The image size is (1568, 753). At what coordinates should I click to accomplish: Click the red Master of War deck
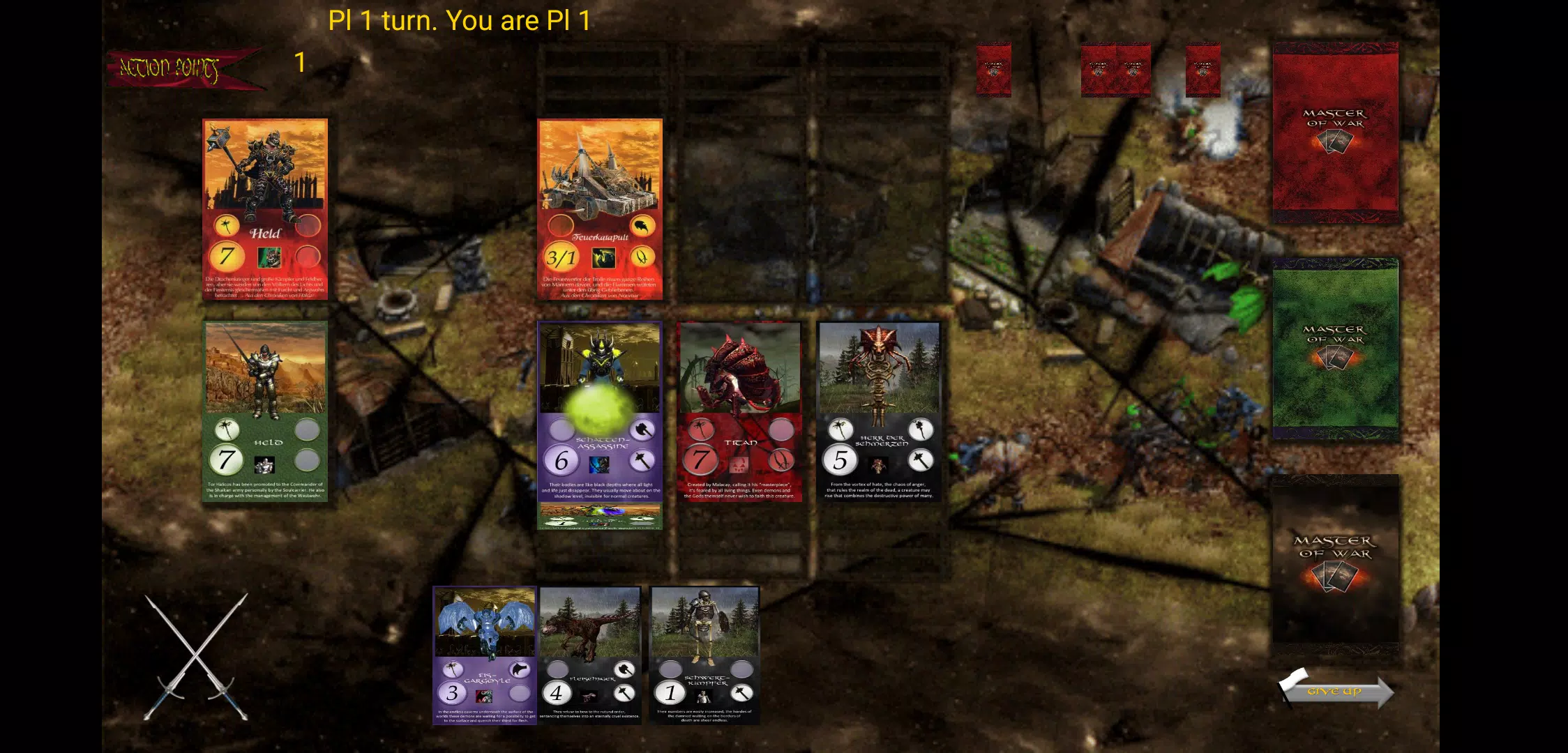coord(1335,132)
